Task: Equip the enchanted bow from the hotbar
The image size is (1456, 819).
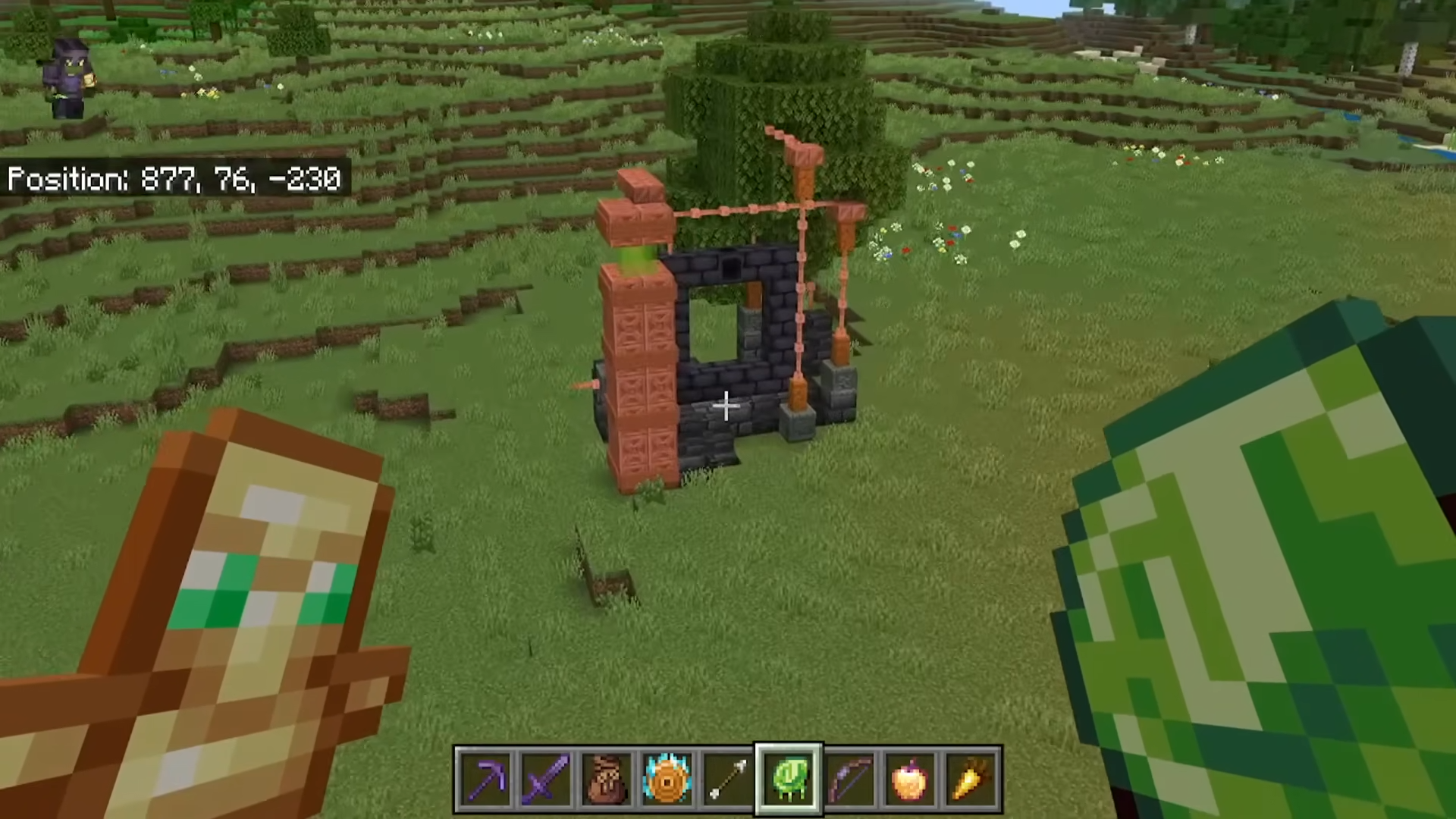Action: click(849, 779)
